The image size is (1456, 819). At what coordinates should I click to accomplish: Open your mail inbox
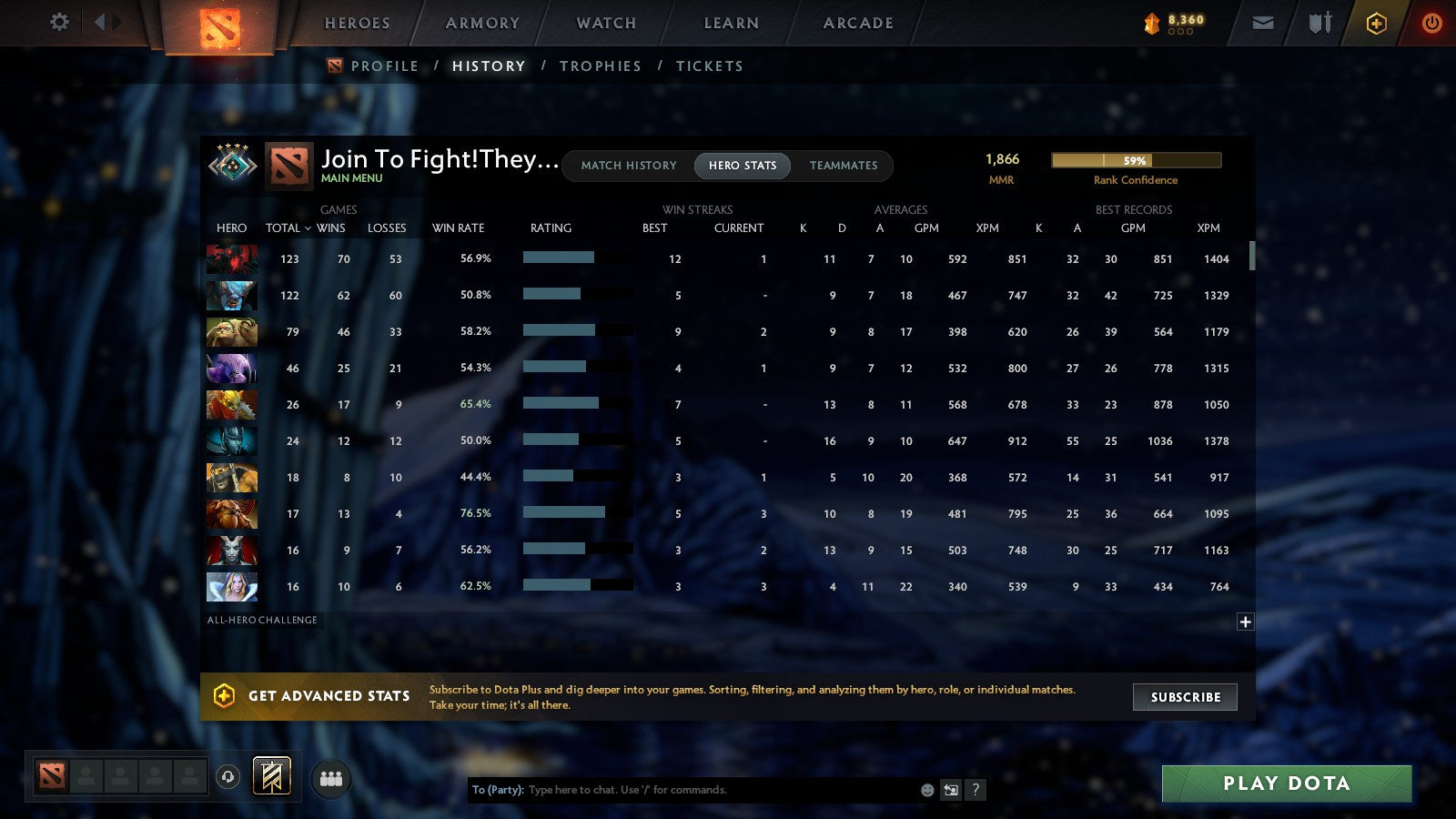(1263, 23)
